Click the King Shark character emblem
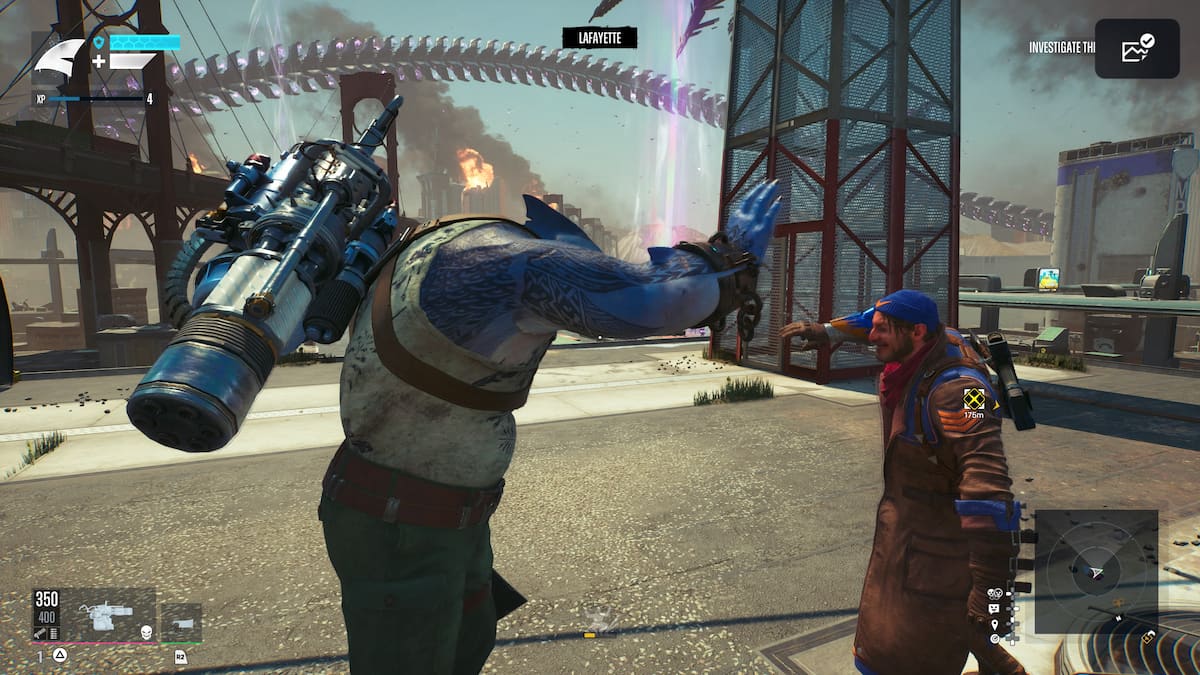1200x675 pixels. (x=60, y=58)
